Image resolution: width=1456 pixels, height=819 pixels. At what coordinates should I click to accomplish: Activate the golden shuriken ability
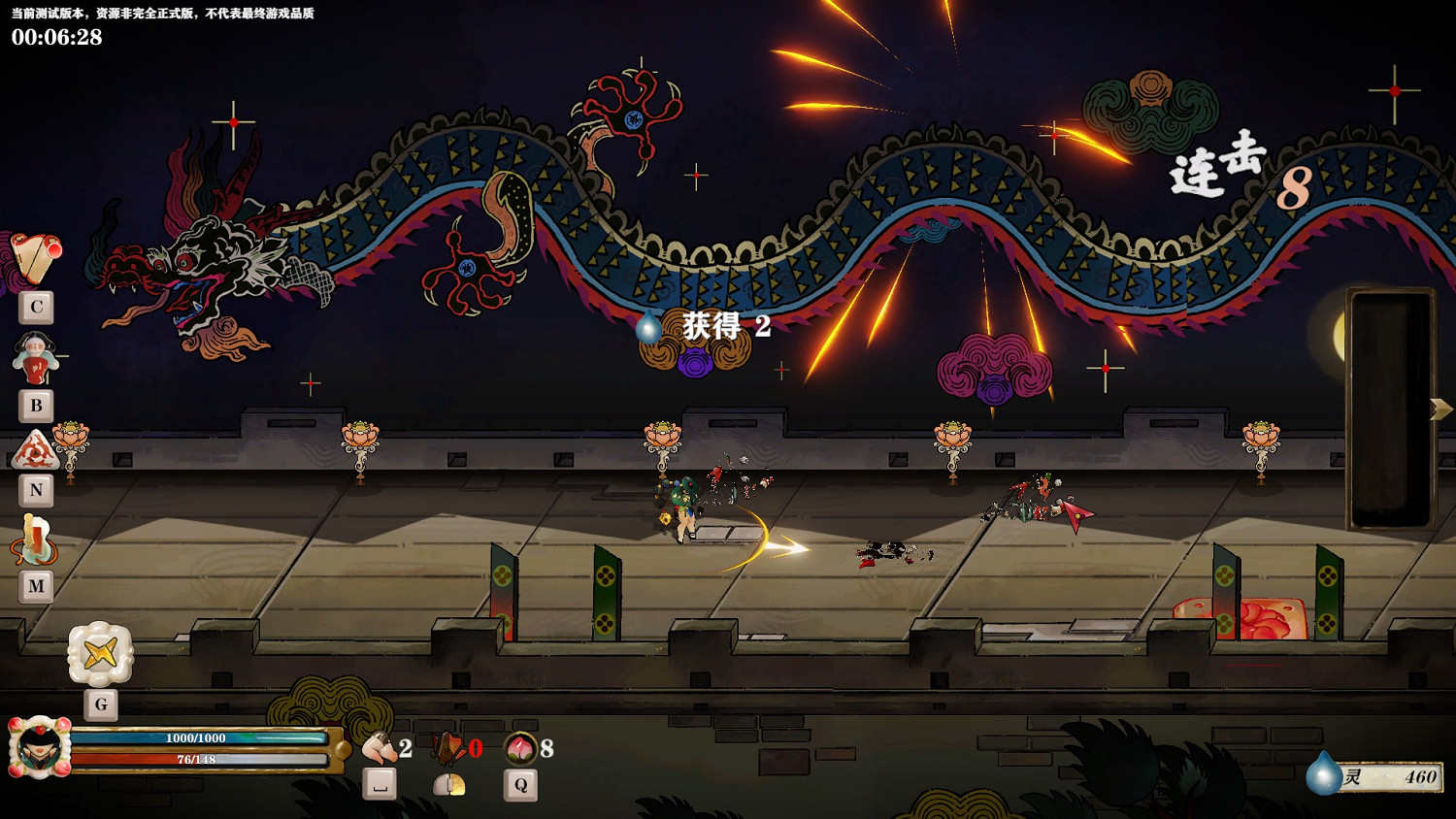click(100, 654)
